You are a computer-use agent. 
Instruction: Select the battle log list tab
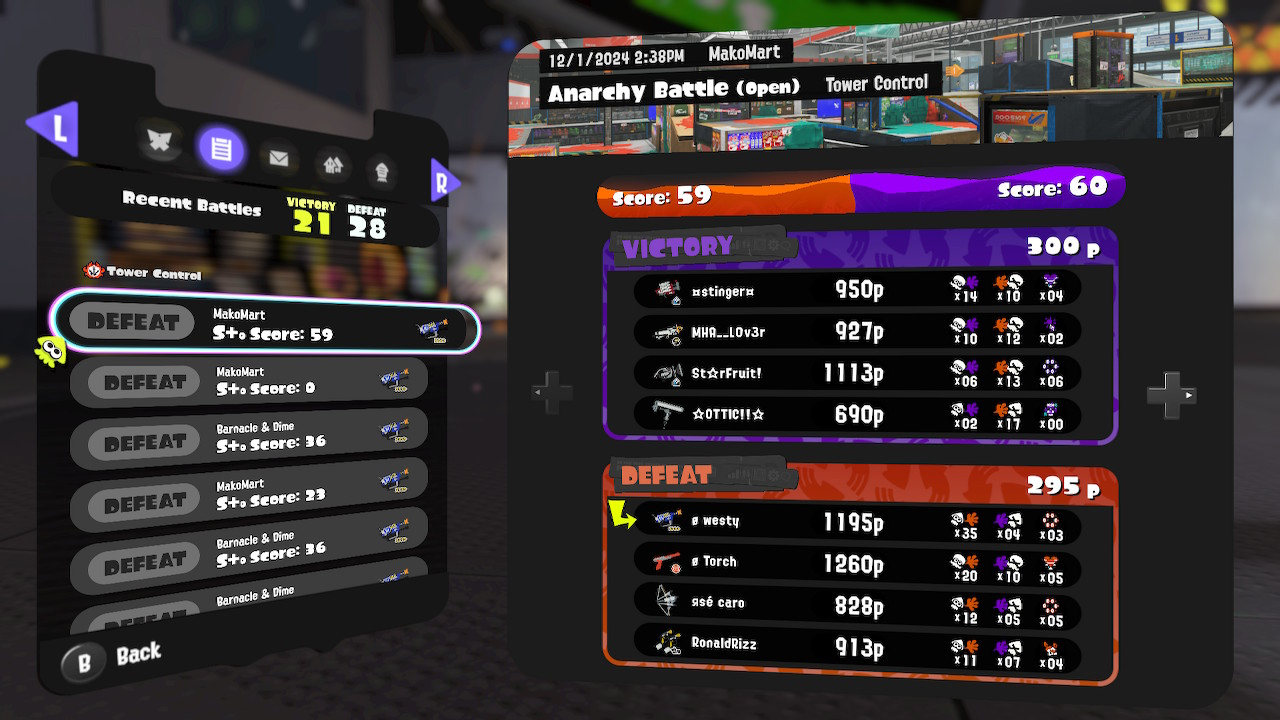click(x=221, y=150)
